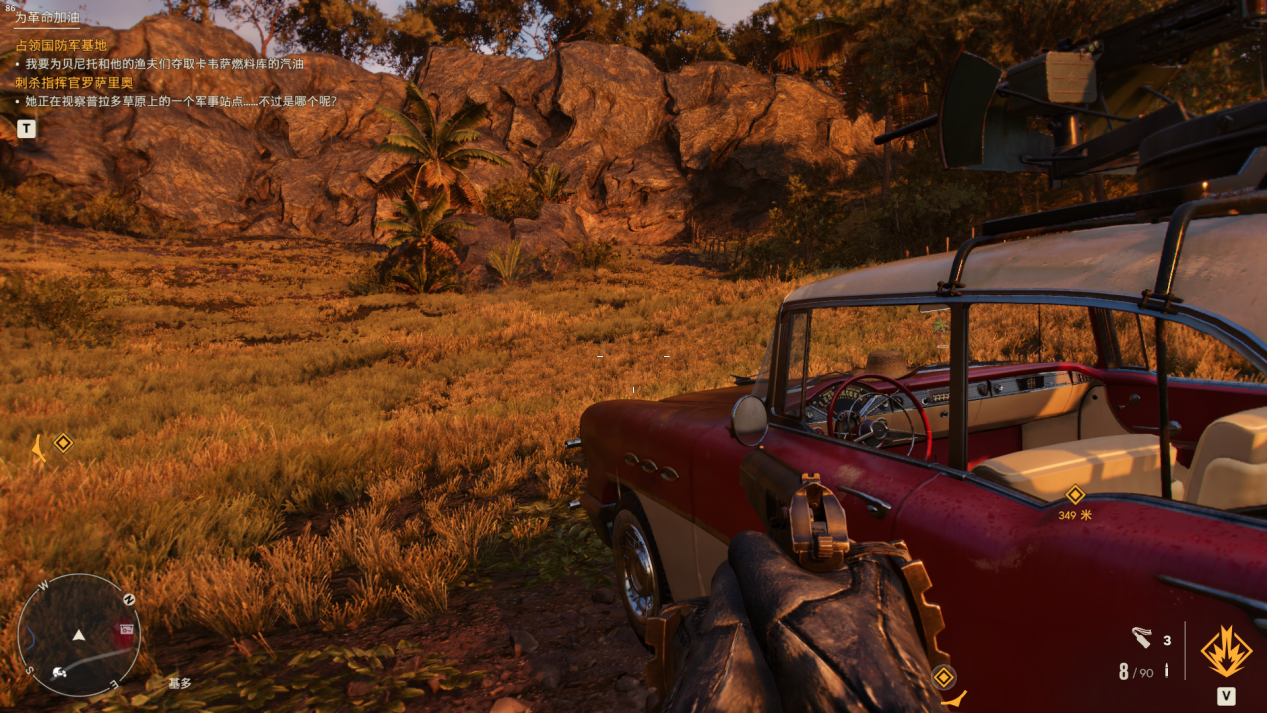Select the 刺杀指挥官罗萨里奥 quest objective

(x=74, y=83)
